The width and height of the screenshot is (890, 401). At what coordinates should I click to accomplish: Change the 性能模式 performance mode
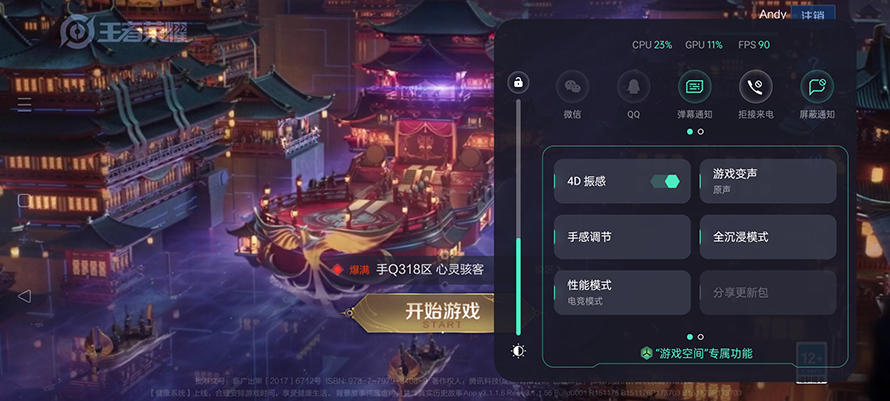pos(622,292)
